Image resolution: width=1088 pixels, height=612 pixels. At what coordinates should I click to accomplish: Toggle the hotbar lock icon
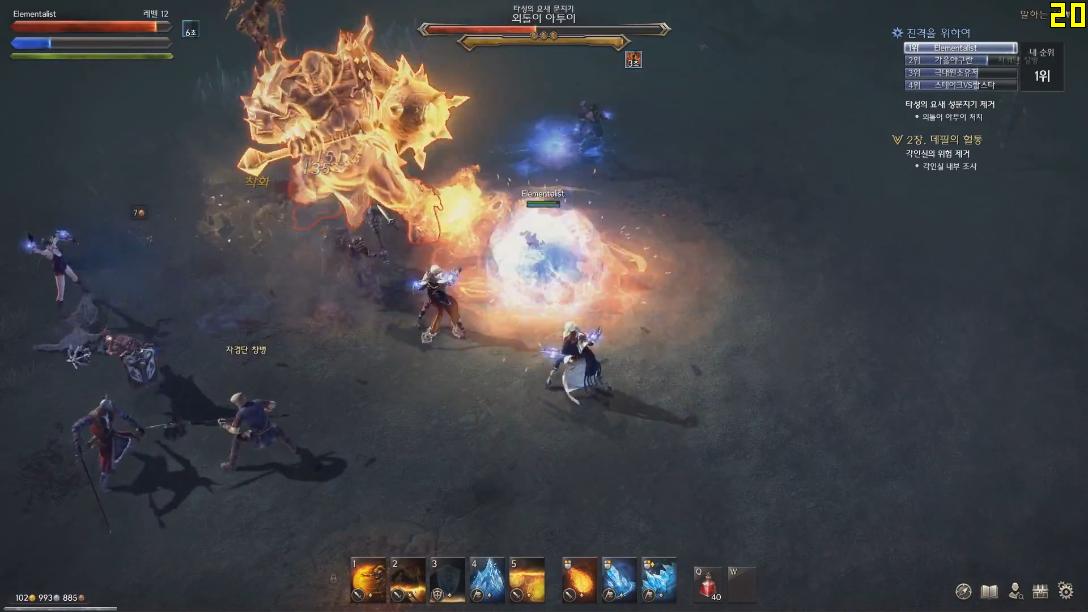click(334, 578)
